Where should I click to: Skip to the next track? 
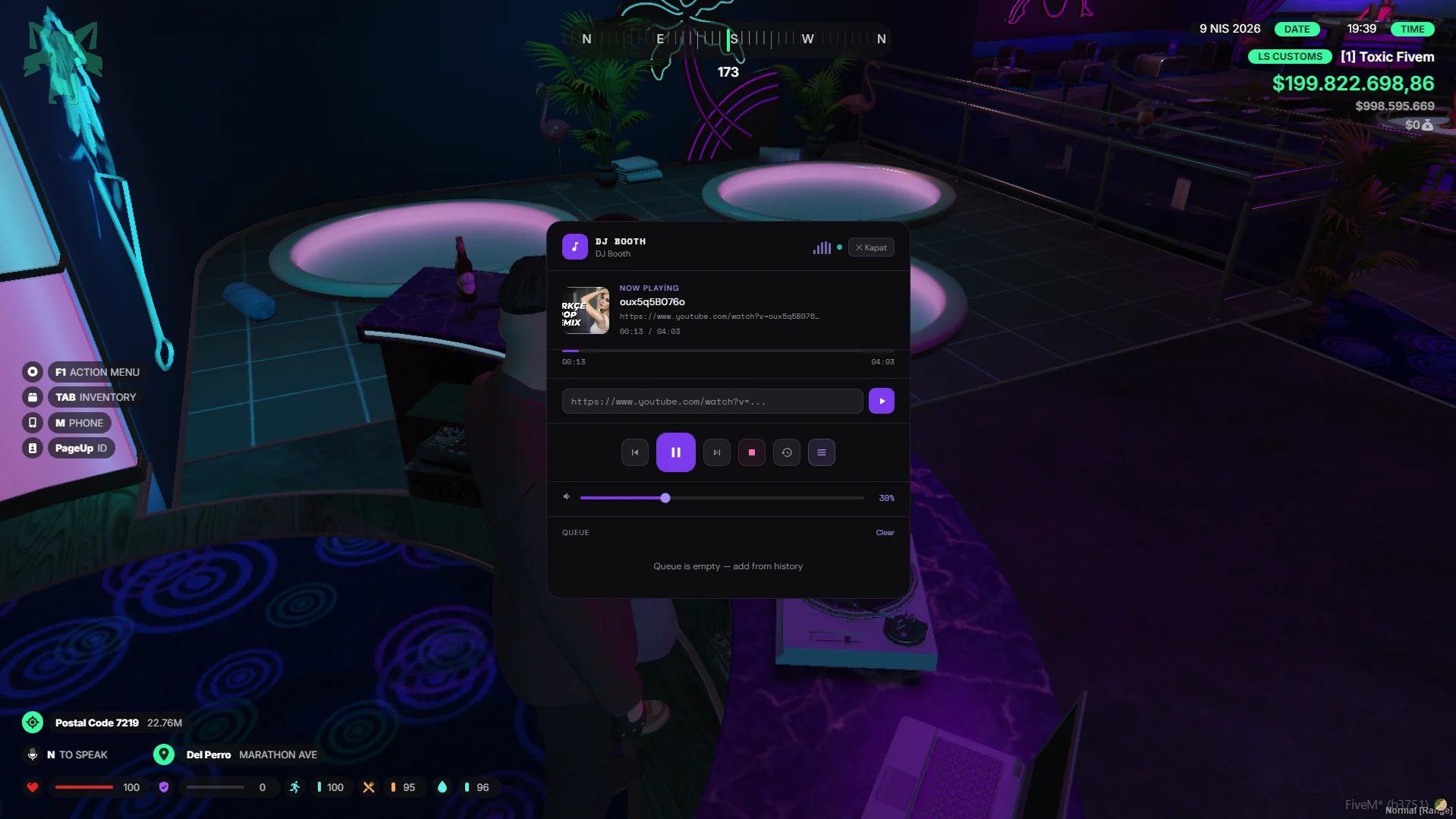click(716, 452)
